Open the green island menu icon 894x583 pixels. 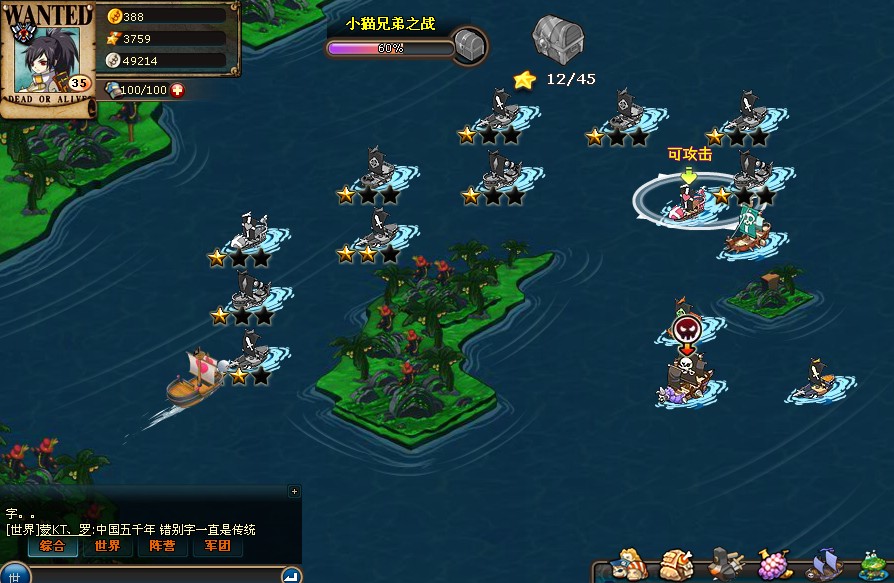click(x=873, y=564)
